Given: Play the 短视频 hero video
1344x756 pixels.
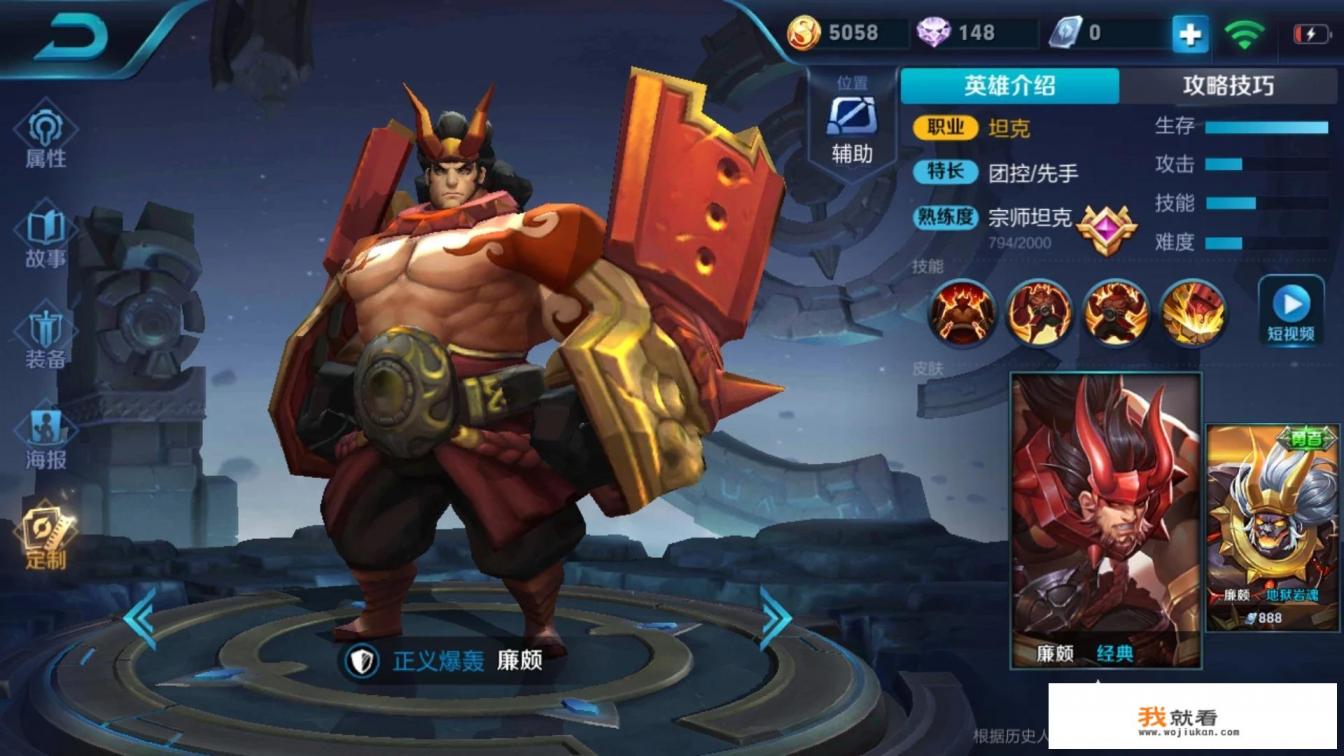Looking at the screenshot, I should [1292, 312].
